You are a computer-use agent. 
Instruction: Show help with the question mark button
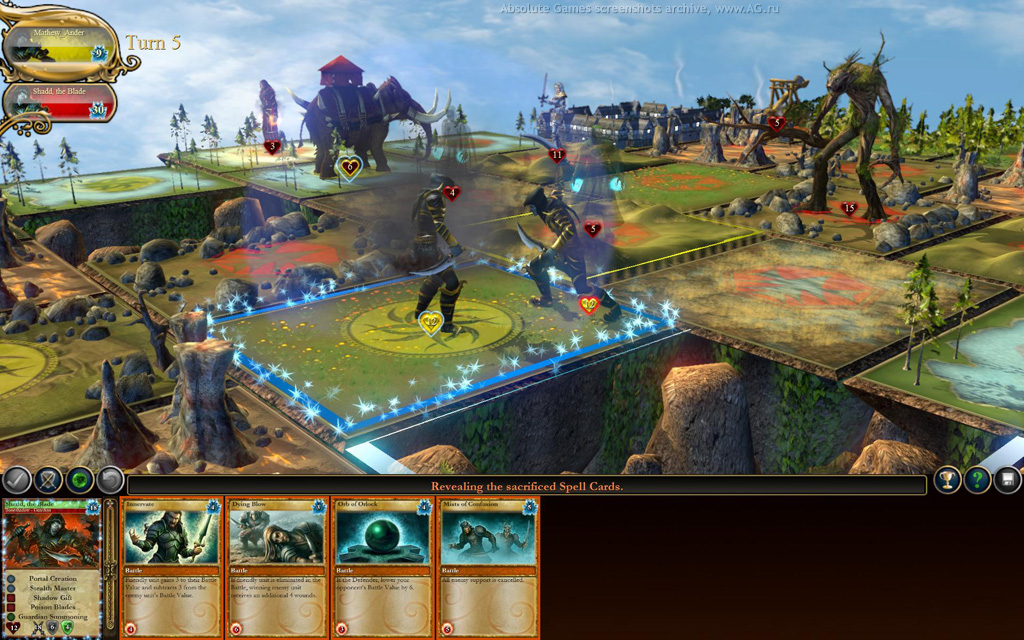tap(977, 480)
